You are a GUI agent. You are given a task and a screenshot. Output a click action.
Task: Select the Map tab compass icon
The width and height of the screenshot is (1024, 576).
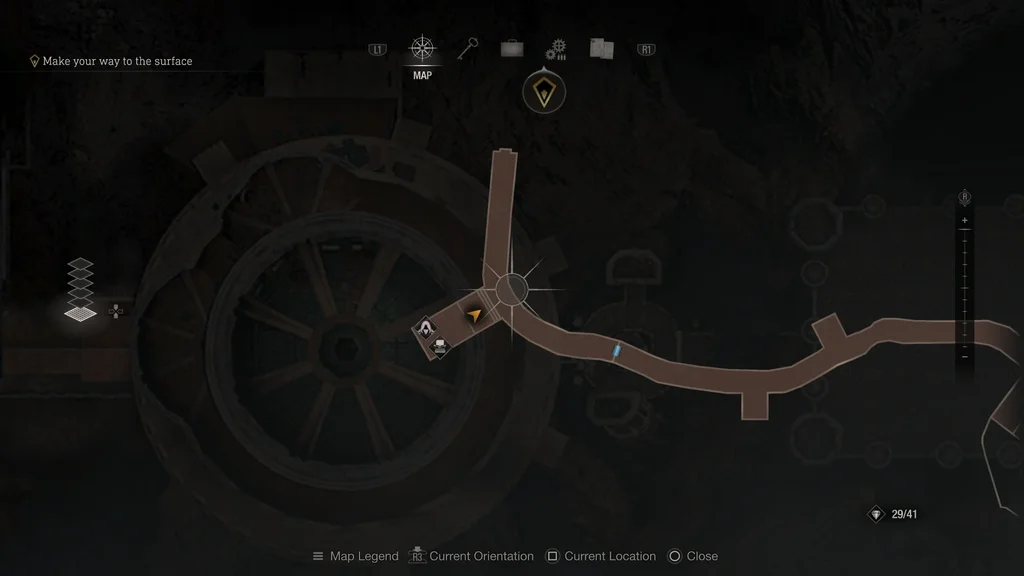[x=423, y=49]
